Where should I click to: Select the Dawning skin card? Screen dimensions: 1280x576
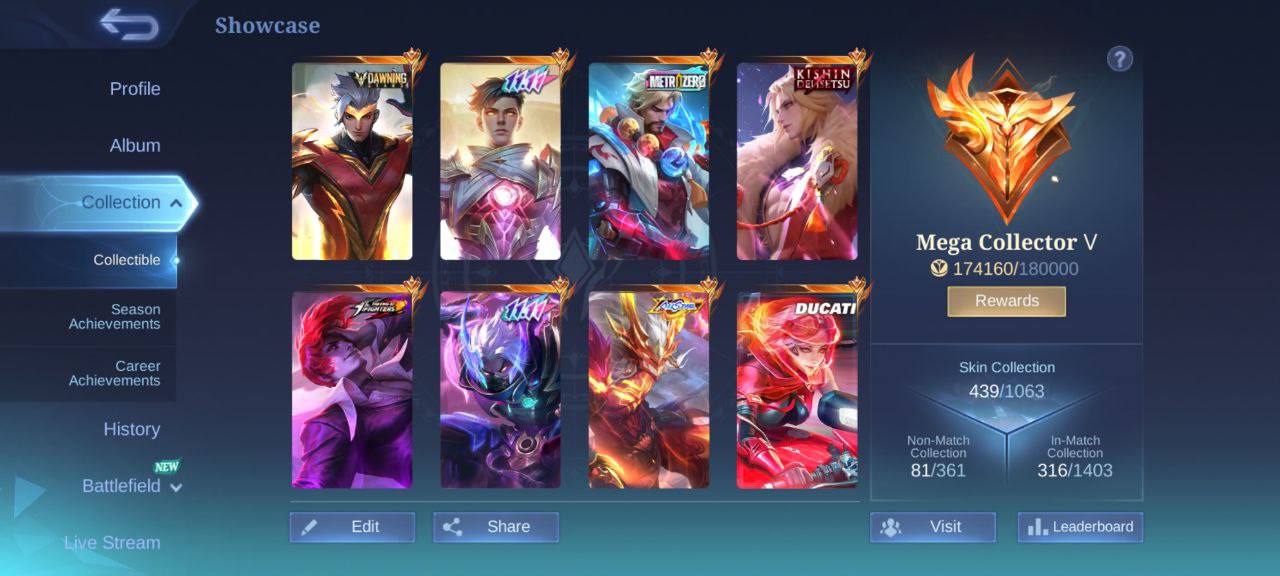pyautogui.click(x=352, y=162)
